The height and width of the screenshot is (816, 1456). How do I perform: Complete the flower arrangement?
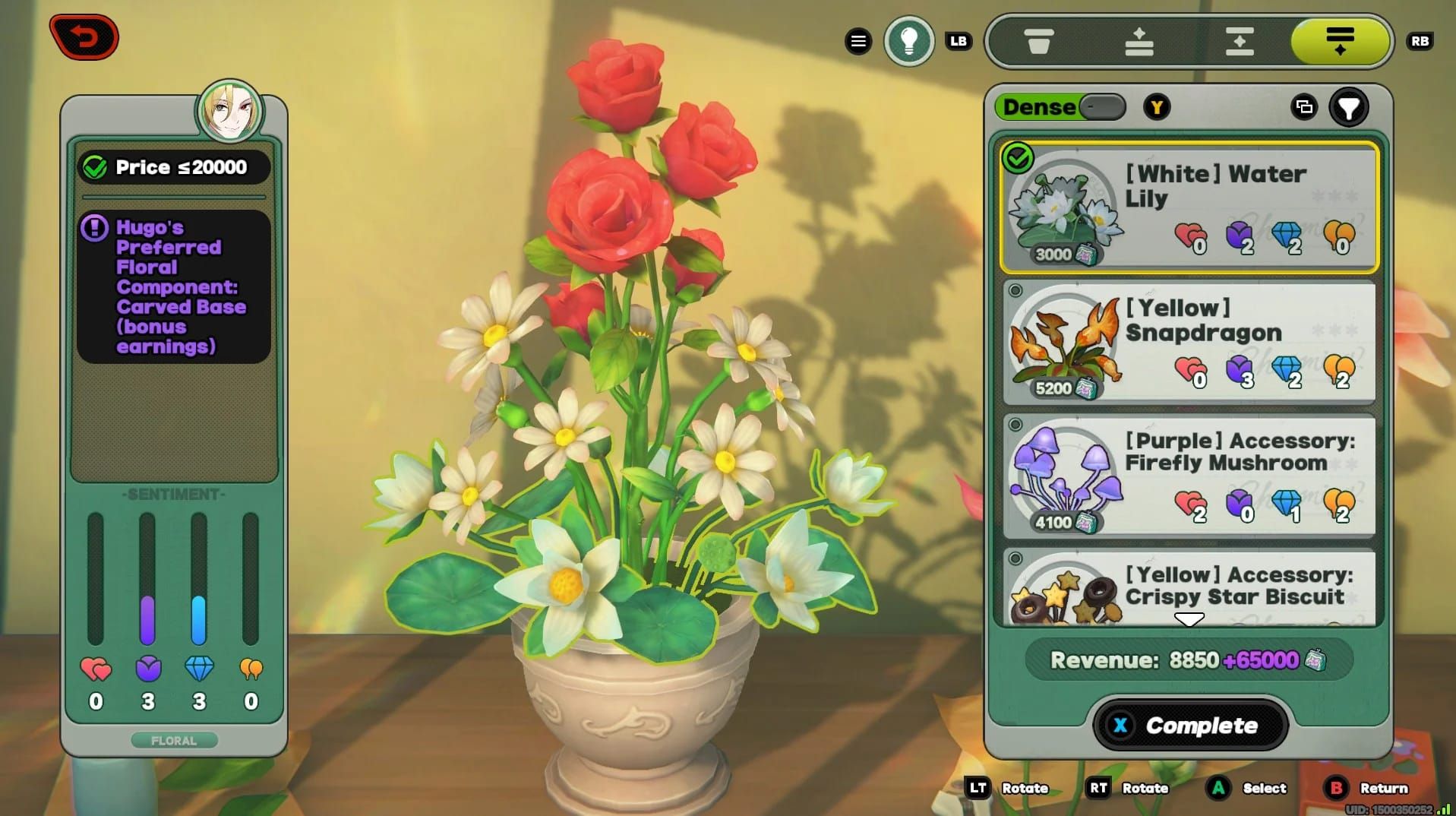coord(1189,725)
